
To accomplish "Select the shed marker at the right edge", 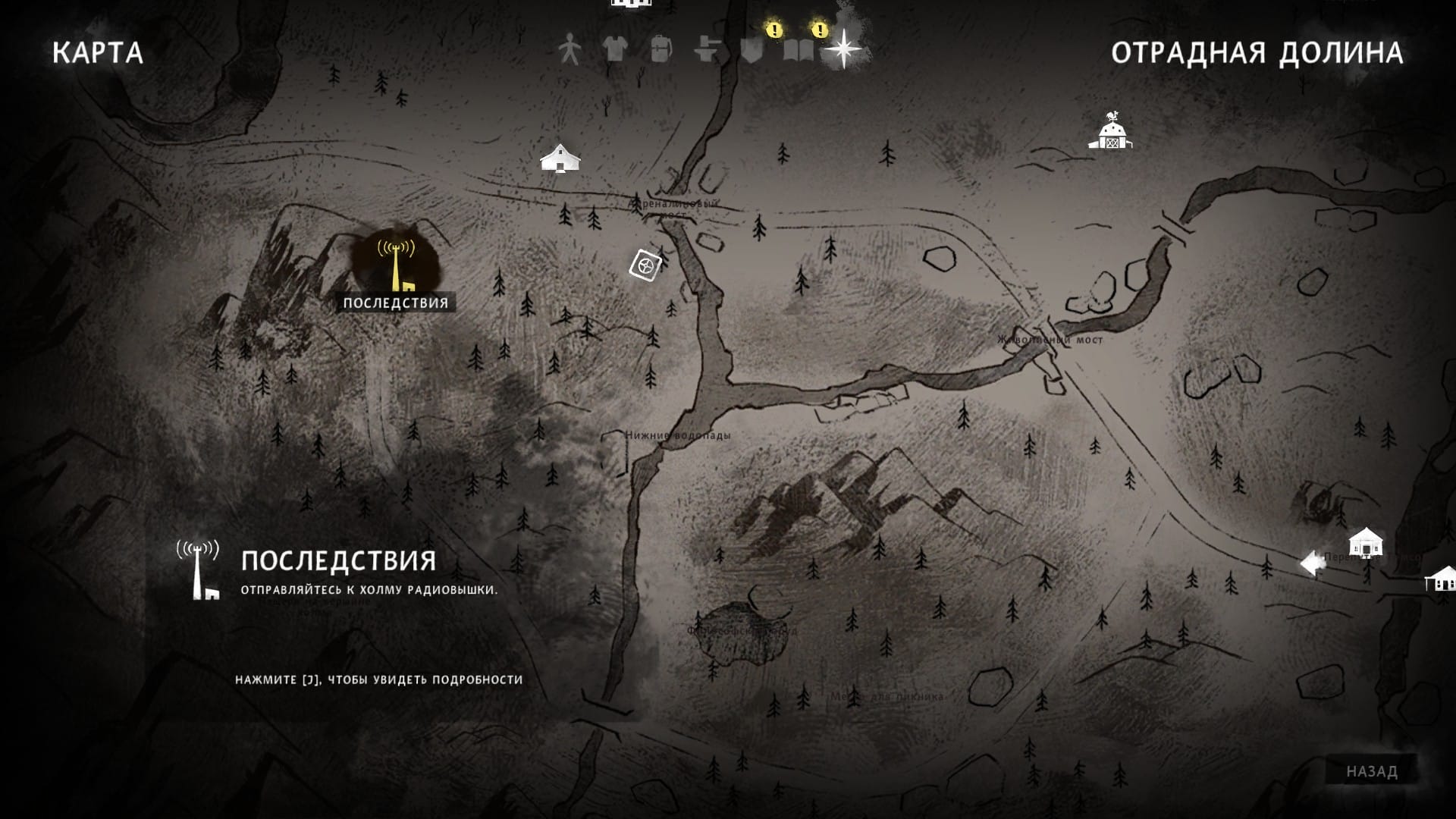I will pyautogui.click(x=1441, y=579).
